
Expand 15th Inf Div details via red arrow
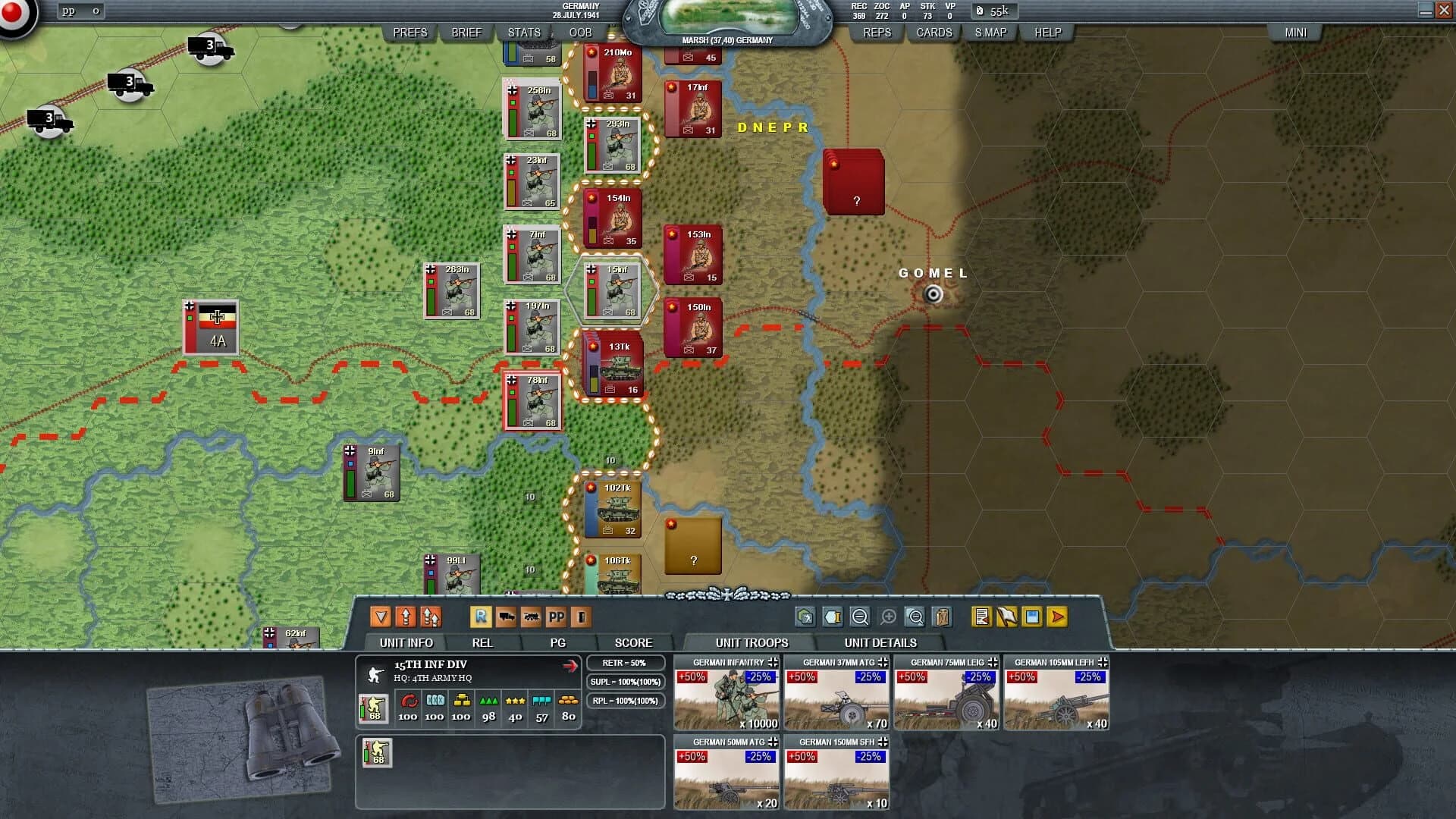click(x=570, y=667)
